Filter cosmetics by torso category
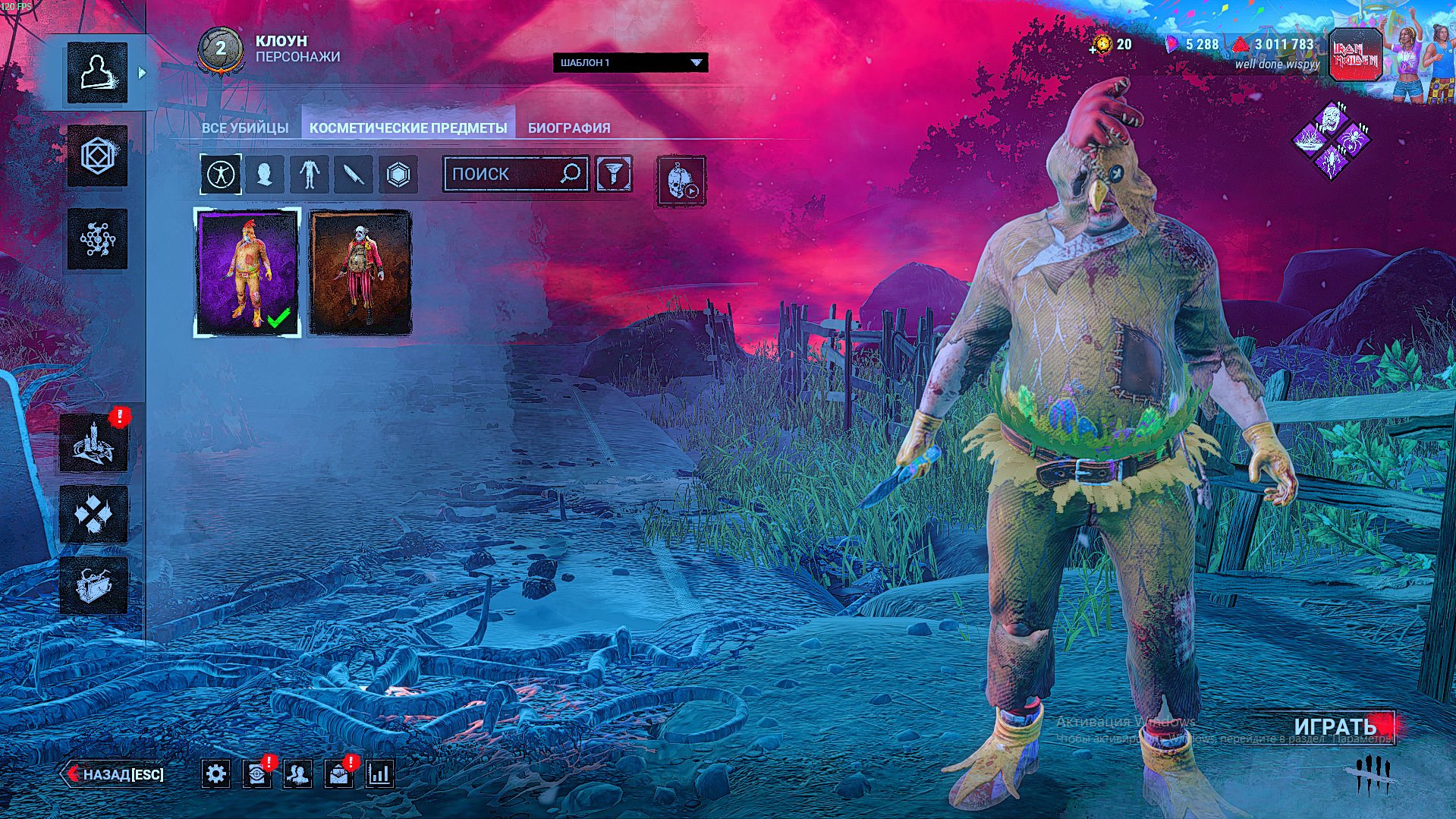Viewport: 1456px width, 819px height. pyautogui.click(x=309, y=175)
